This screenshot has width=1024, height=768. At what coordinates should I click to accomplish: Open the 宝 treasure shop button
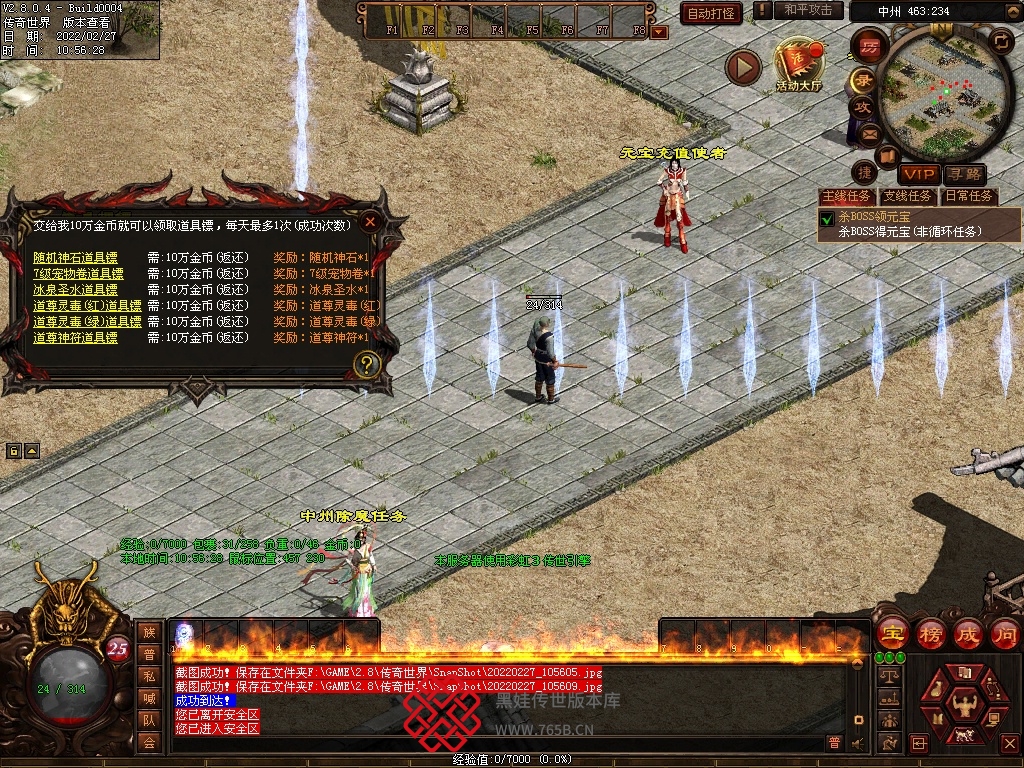(891, 633)
